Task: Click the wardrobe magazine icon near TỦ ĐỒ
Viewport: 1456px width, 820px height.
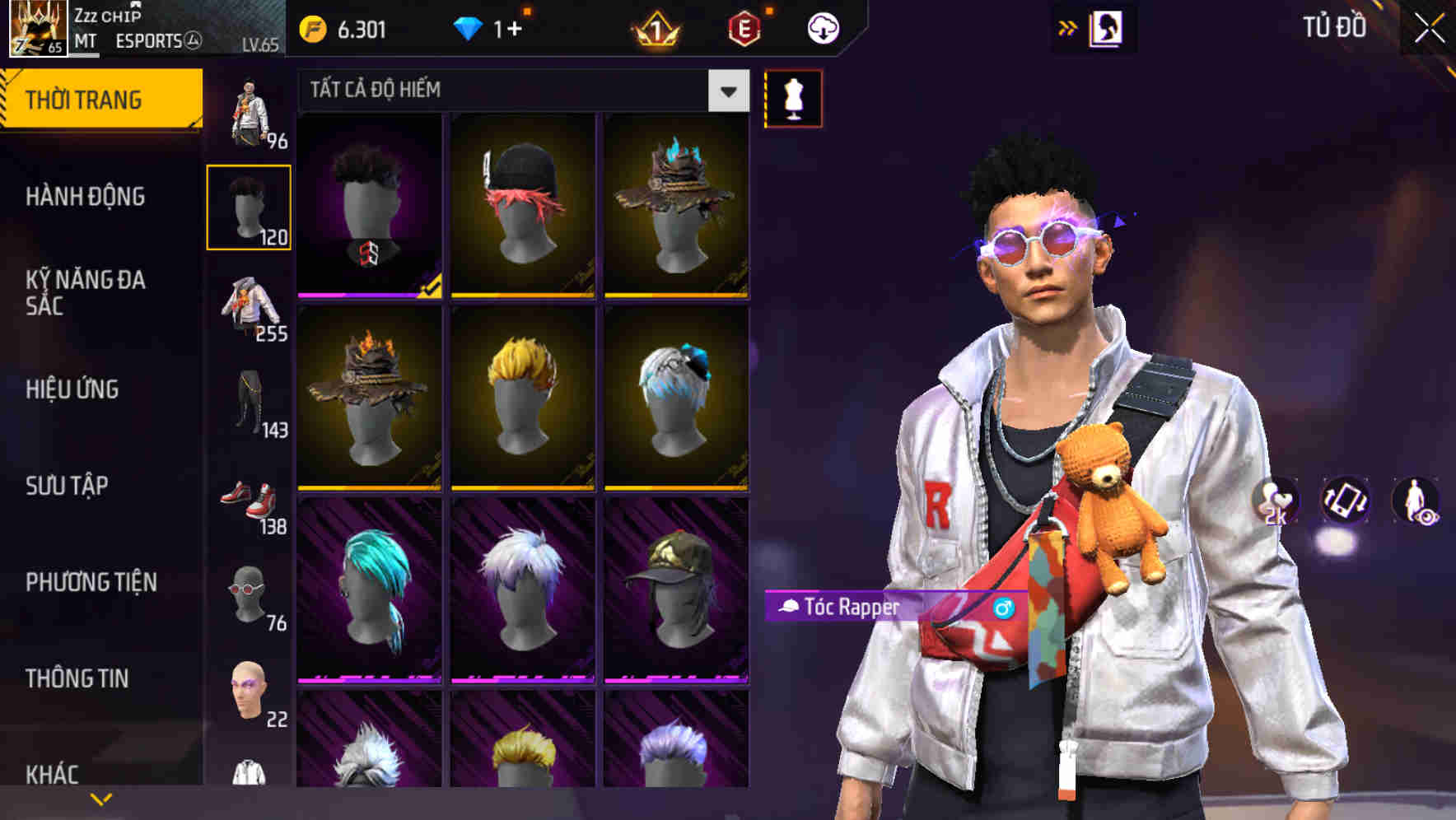Action: [1107, 26]
